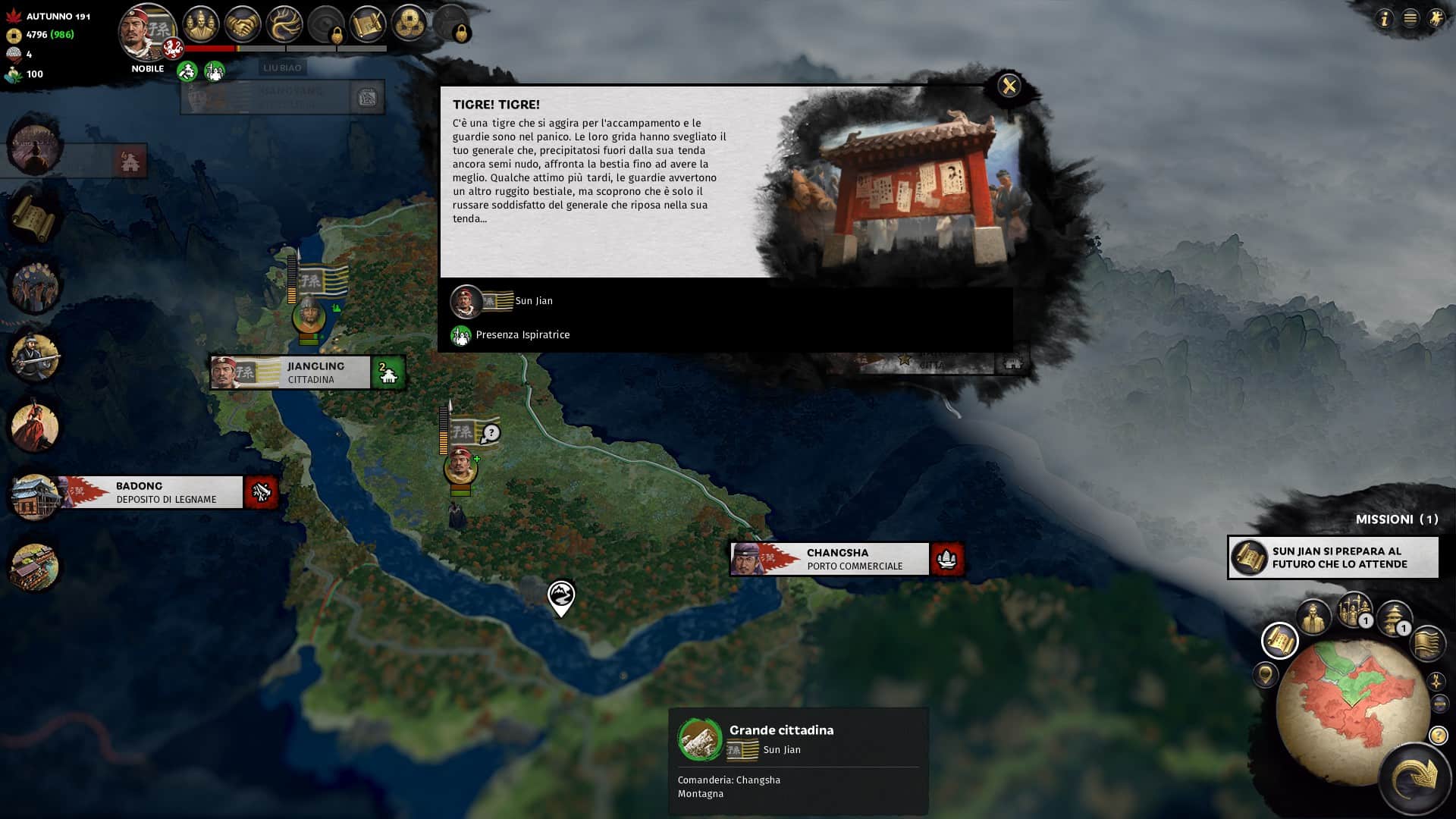Open the gift icon in top-right corner
Screen dimensions: 1456x819
(x=1437, y=17)
